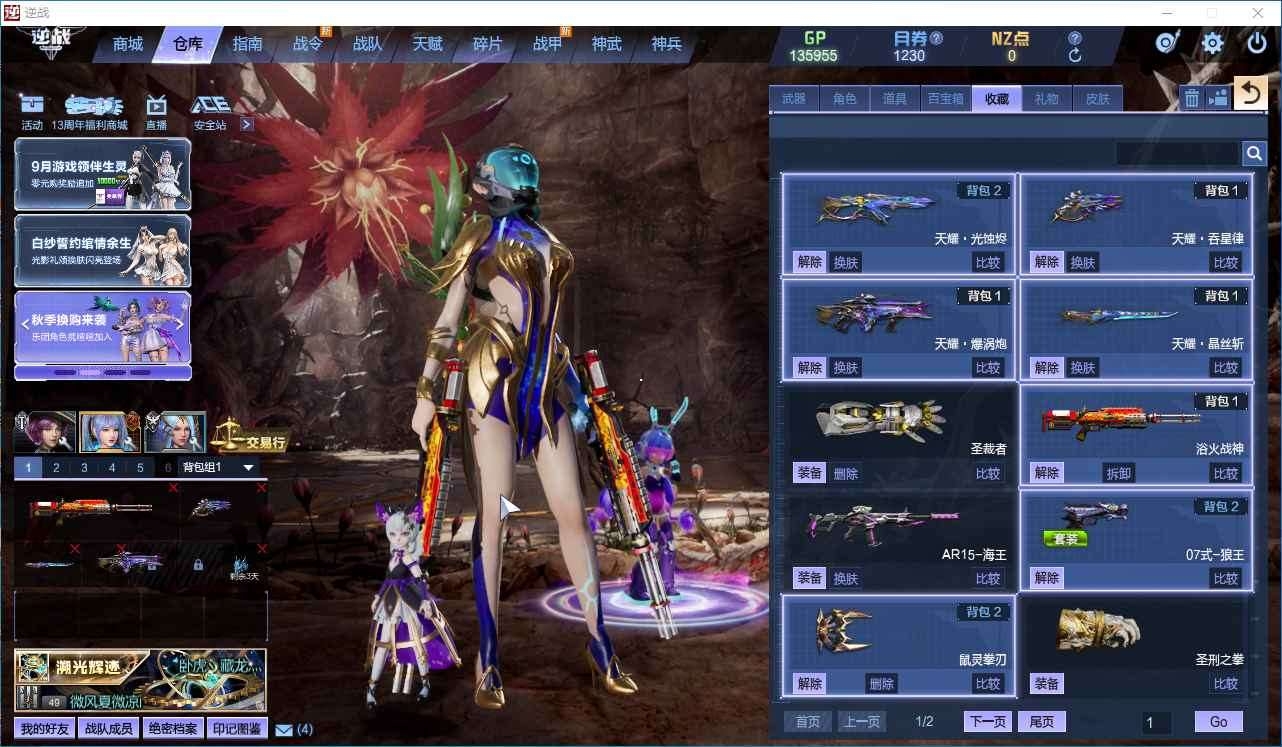Open the 9月游戏领伴生灵 event banner
The height and width of the screenshot is (747, 1282).
pos(102,174)
